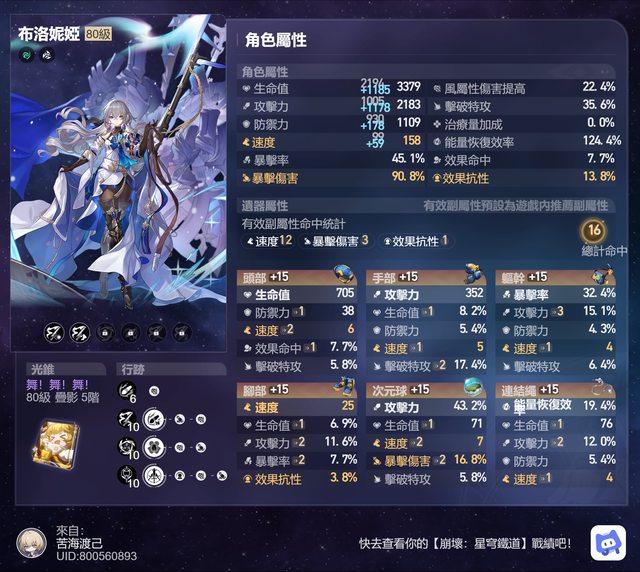This screenshot has width=640, height=572.
Task: Open the 手部 hands relic panel
Action: click(427, 276)
